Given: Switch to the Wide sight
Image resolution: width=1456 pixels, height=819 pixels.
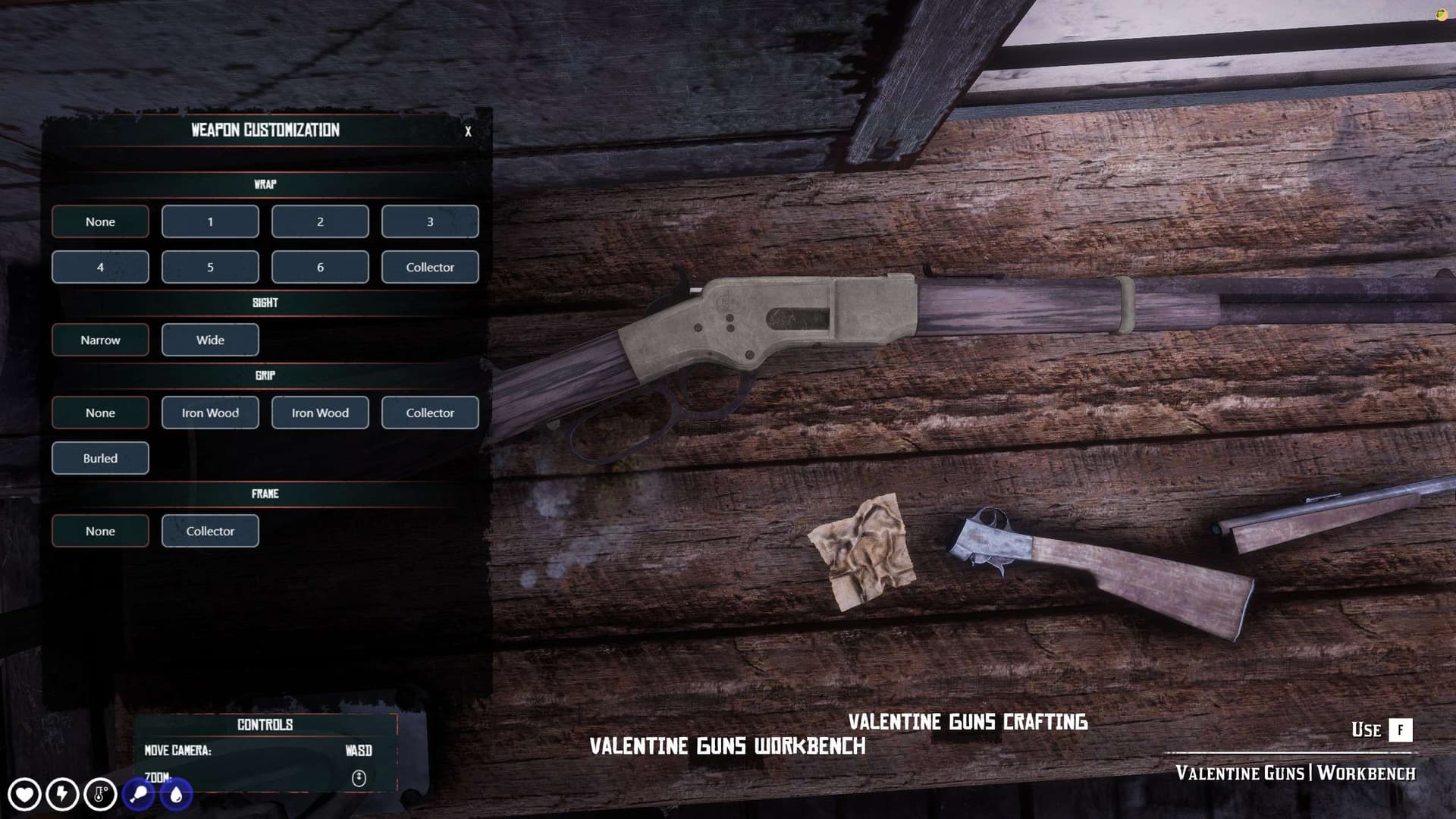Looking at the screenshot, I should point(210,340).
